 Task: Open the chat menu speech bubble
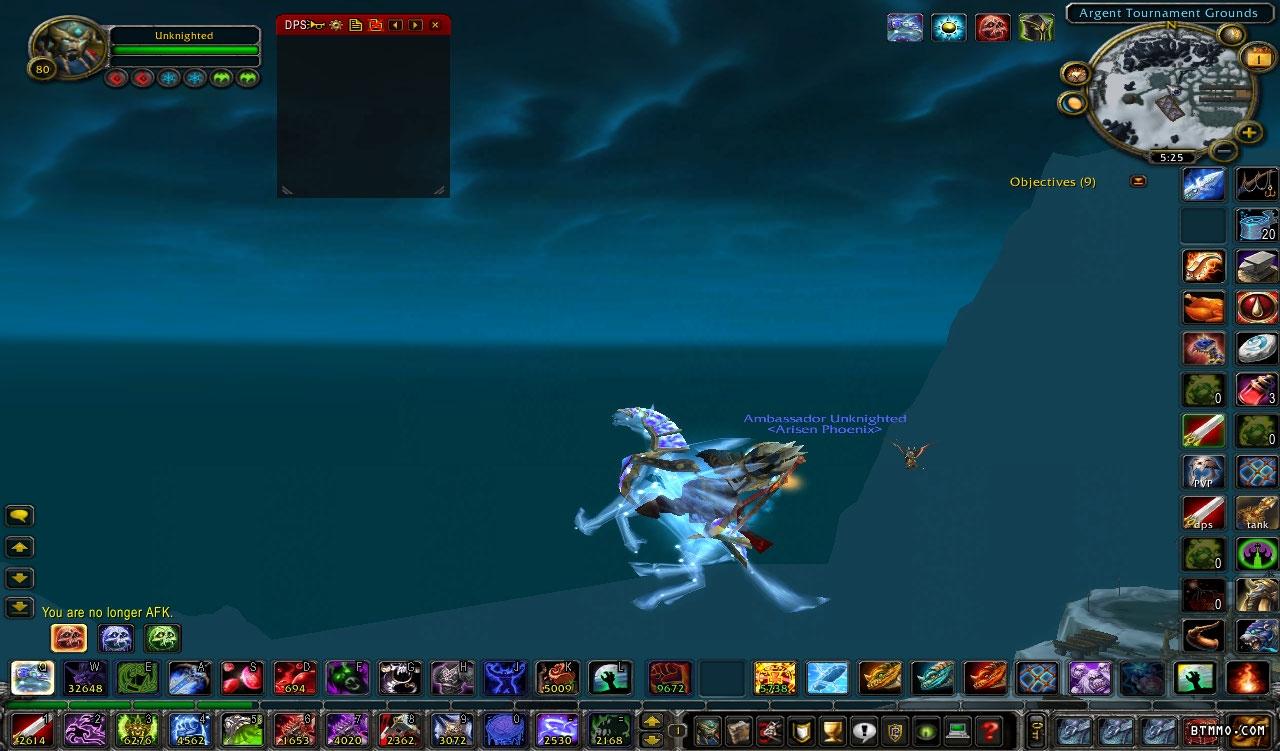pos(20,516)
